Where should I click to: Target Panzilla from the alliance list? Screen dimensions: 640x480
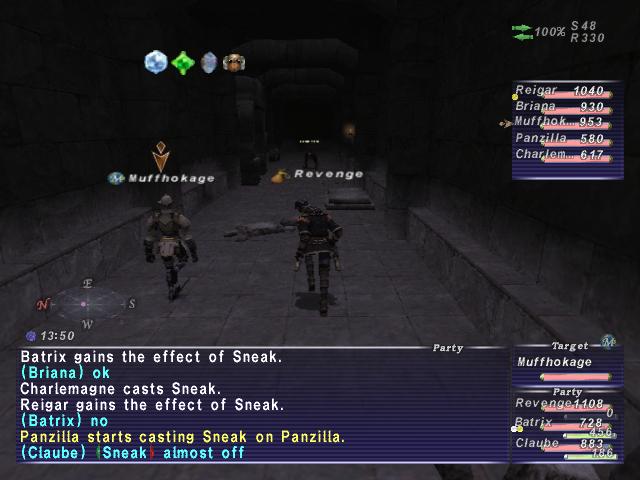click(x=566, y=139)
